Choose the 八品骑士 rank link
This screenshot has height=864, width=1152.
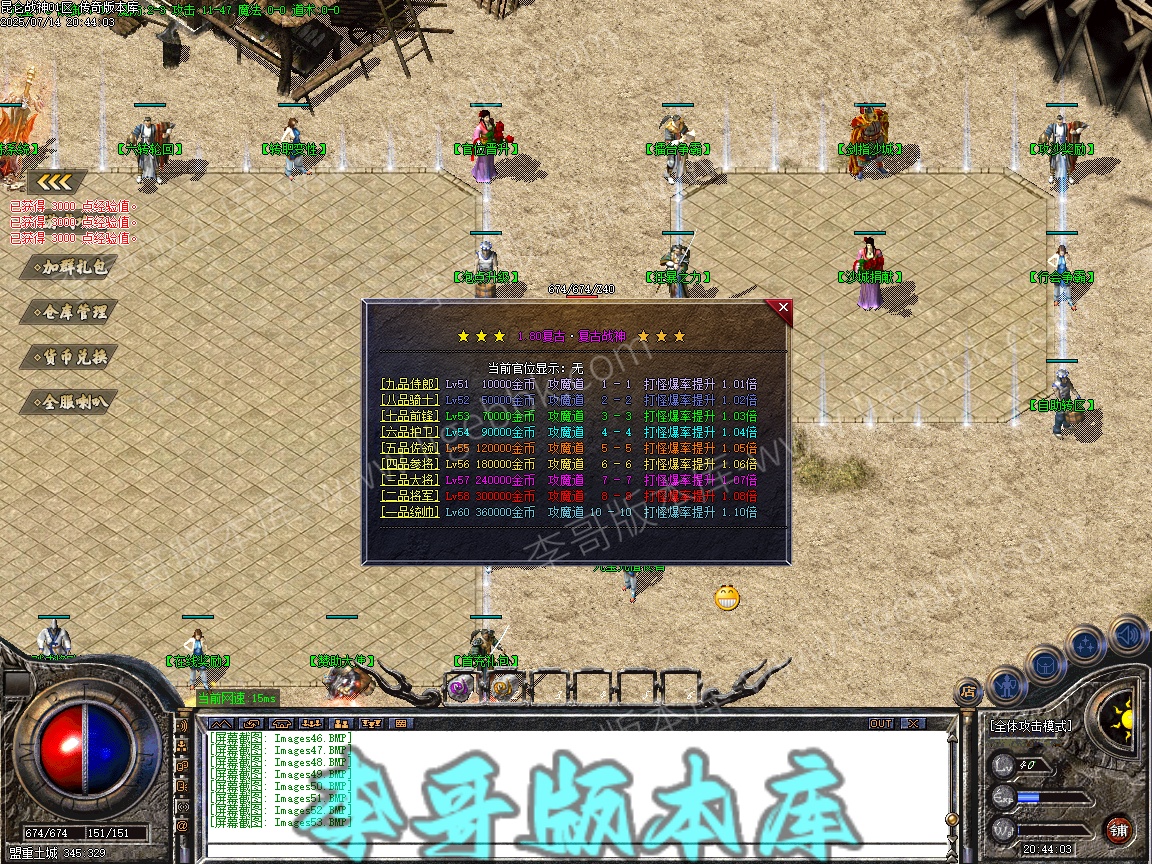click(x=410, y=400)
